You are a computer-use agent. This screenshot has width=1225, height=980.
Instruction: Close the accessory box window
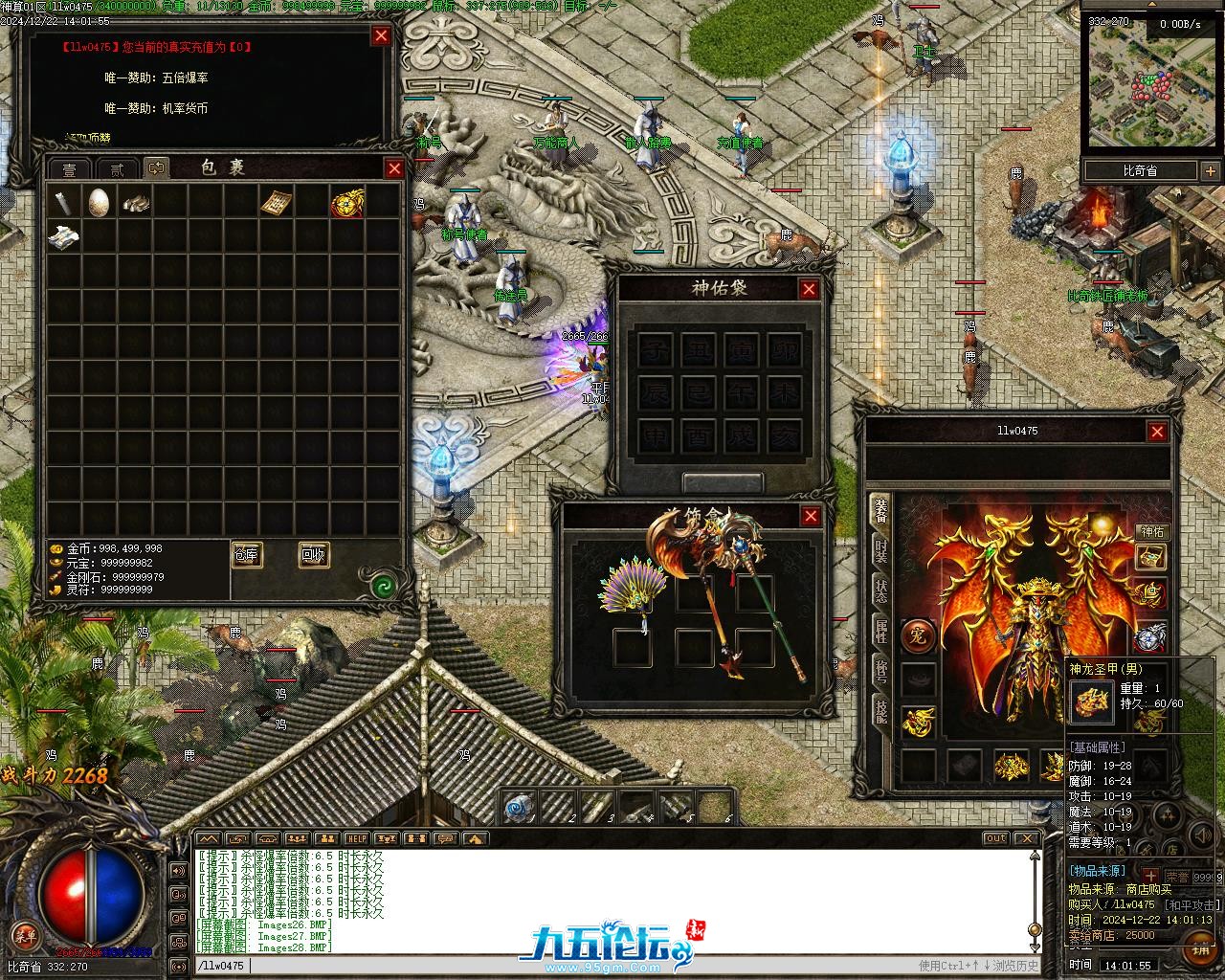(x=811, y=517)
